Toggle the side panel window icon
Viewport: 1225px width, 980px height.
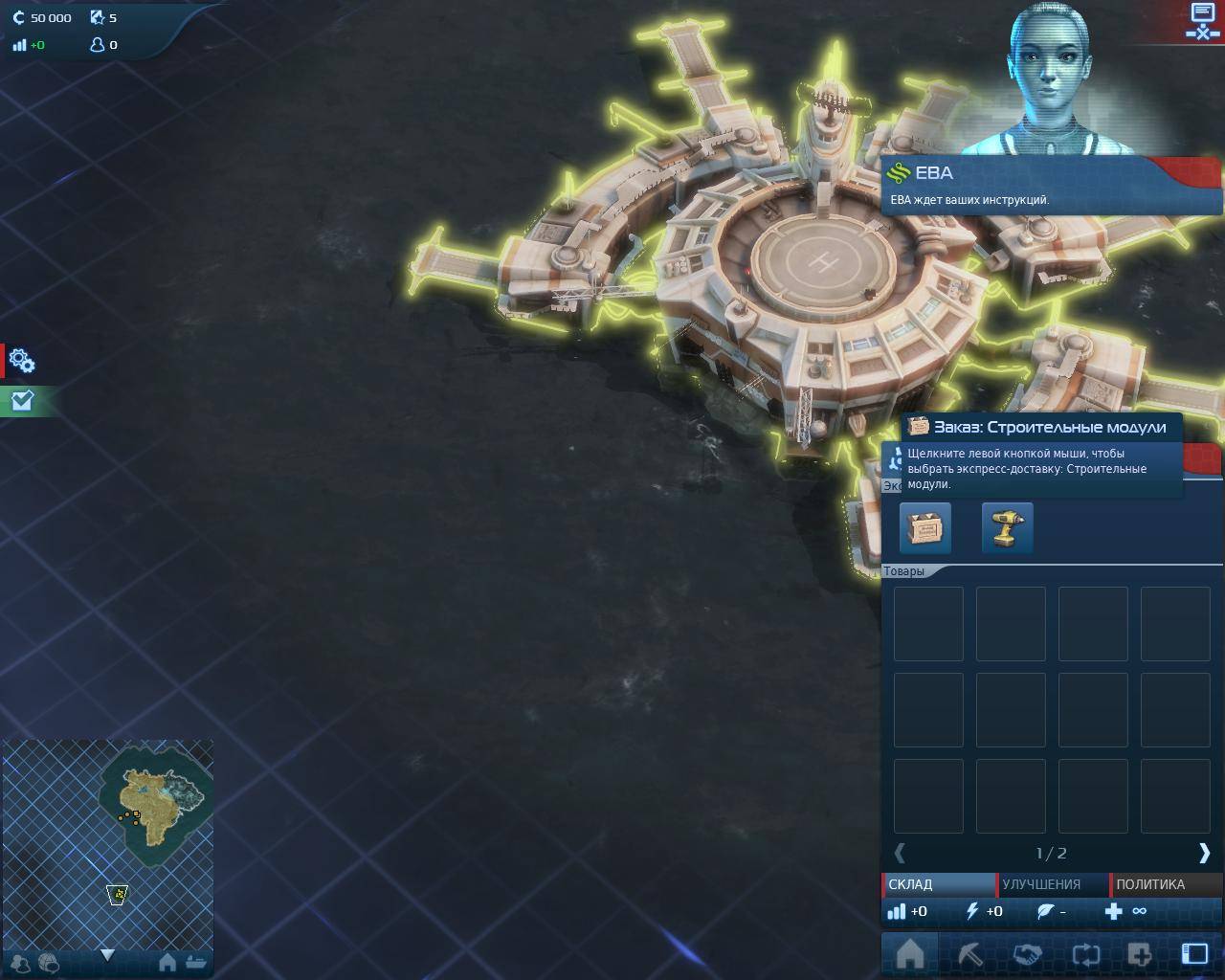[x=1194, y=953]
